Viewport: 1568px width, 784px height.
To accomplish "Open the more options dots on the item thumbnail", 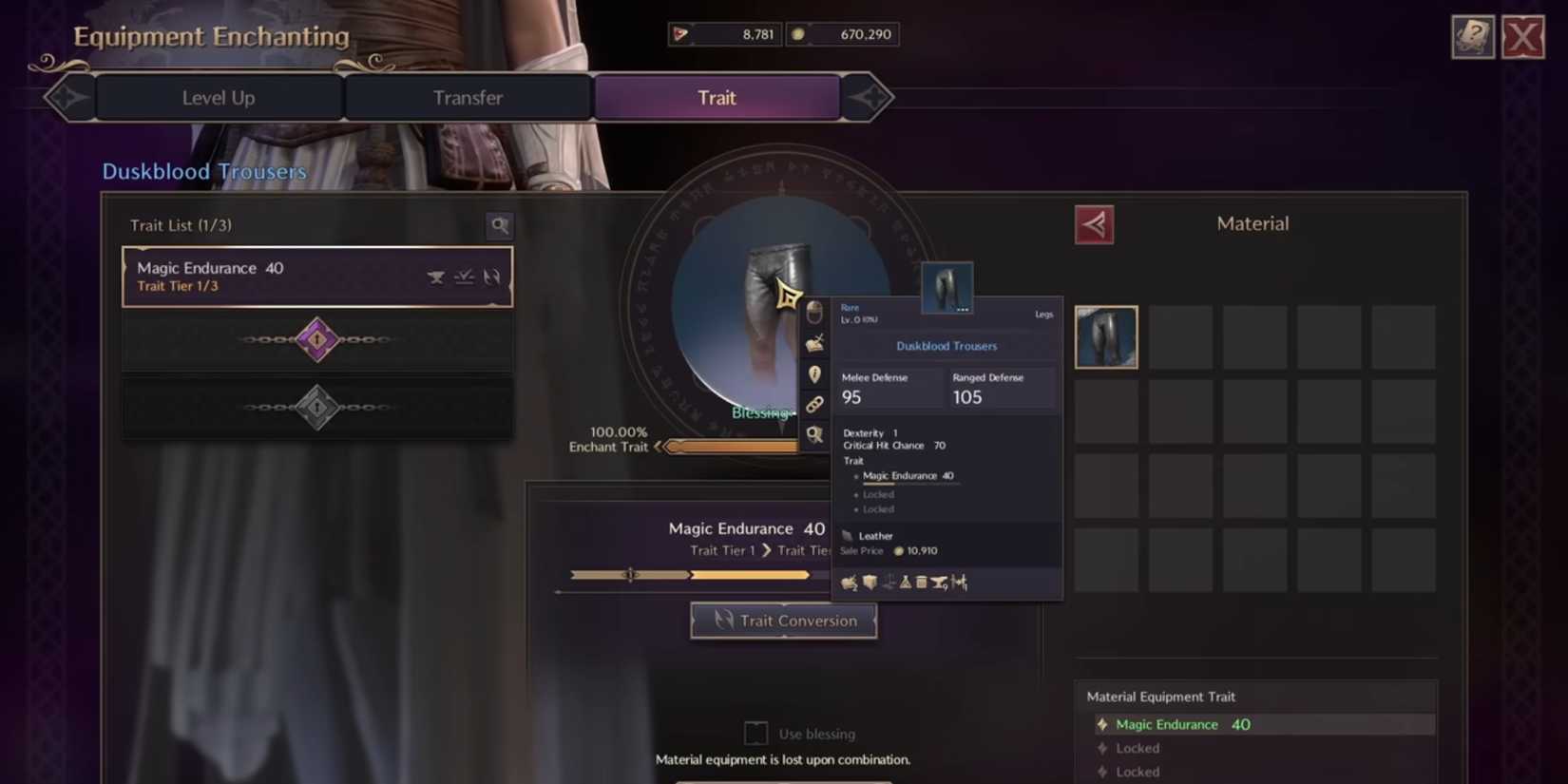I will click(x=962, y=309).
